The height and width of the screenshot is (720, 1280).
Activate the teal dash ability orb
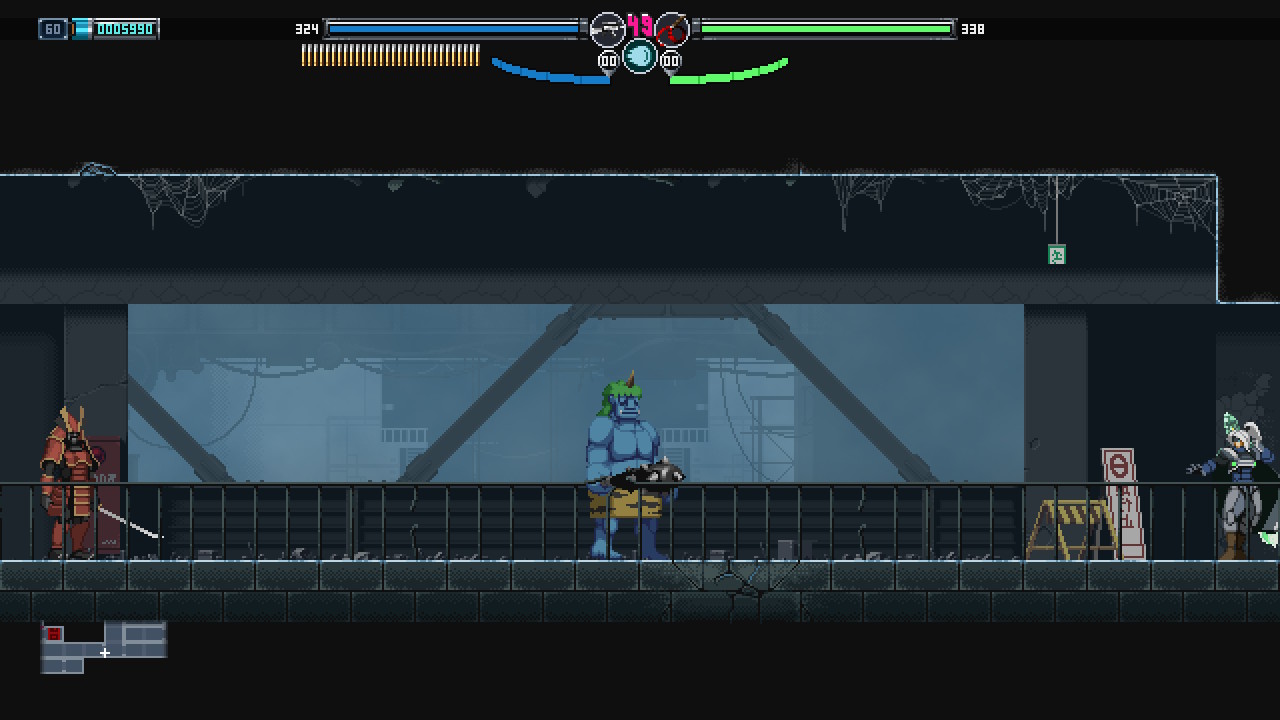(x=640, y=56)
